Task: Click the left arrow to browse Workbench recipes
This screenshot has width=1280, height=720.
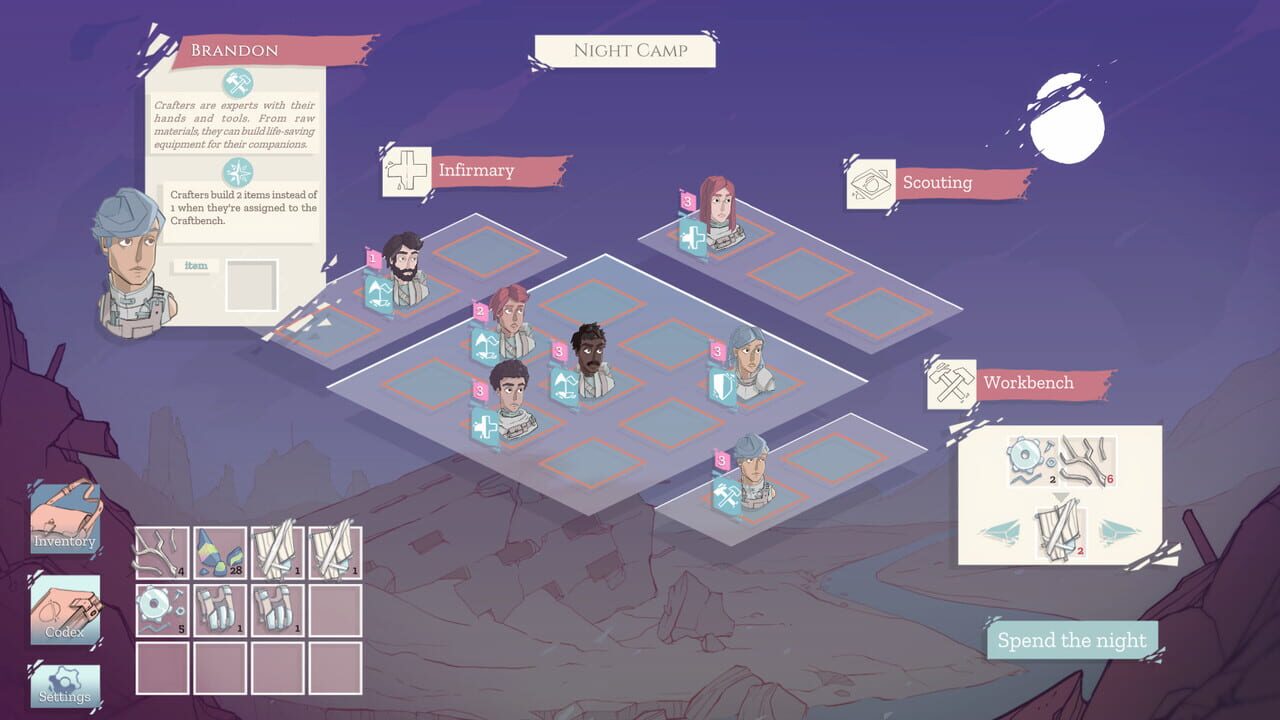Action: [1000, 532]
